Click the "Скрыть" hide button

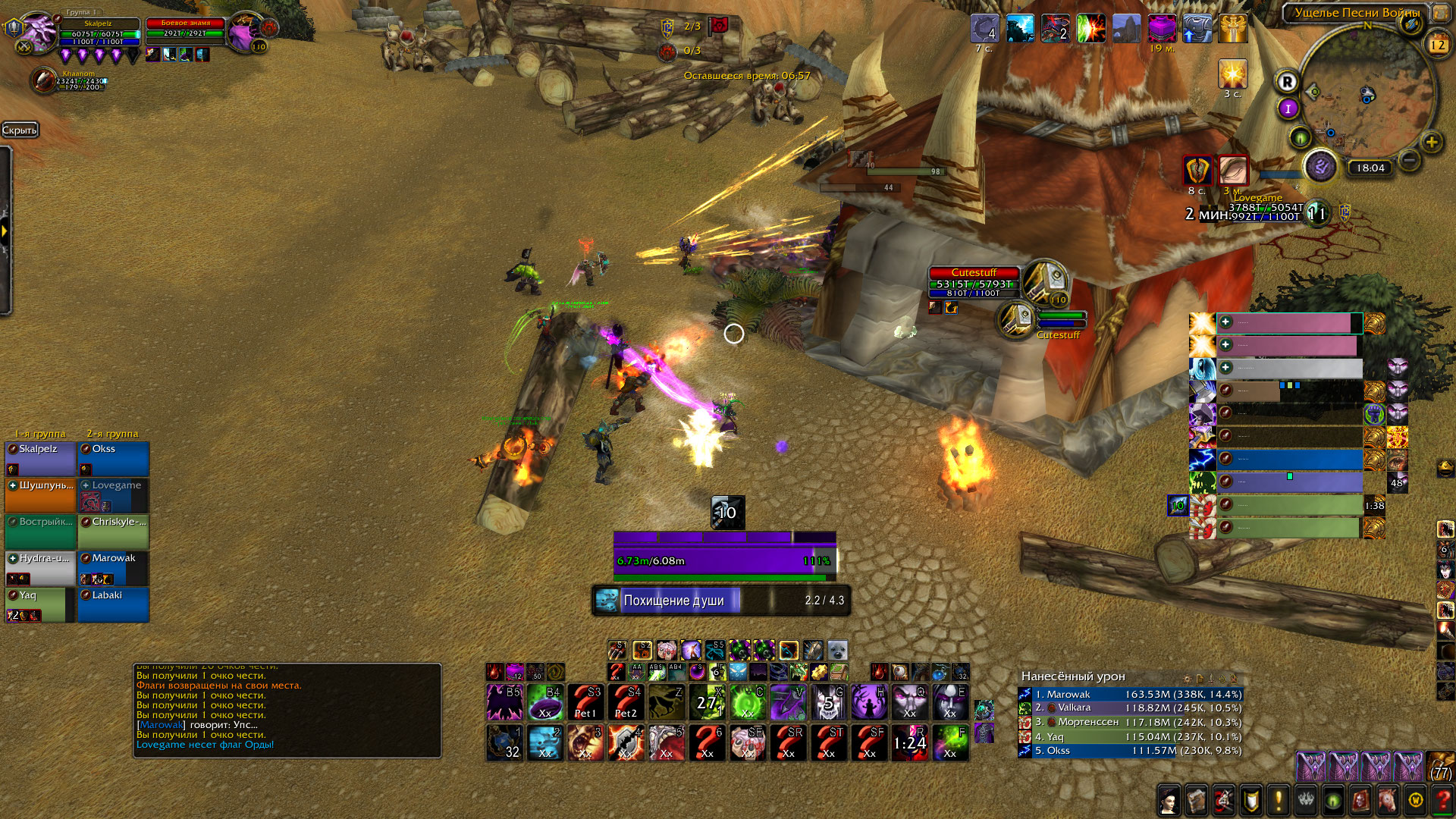tap(20, 130)
